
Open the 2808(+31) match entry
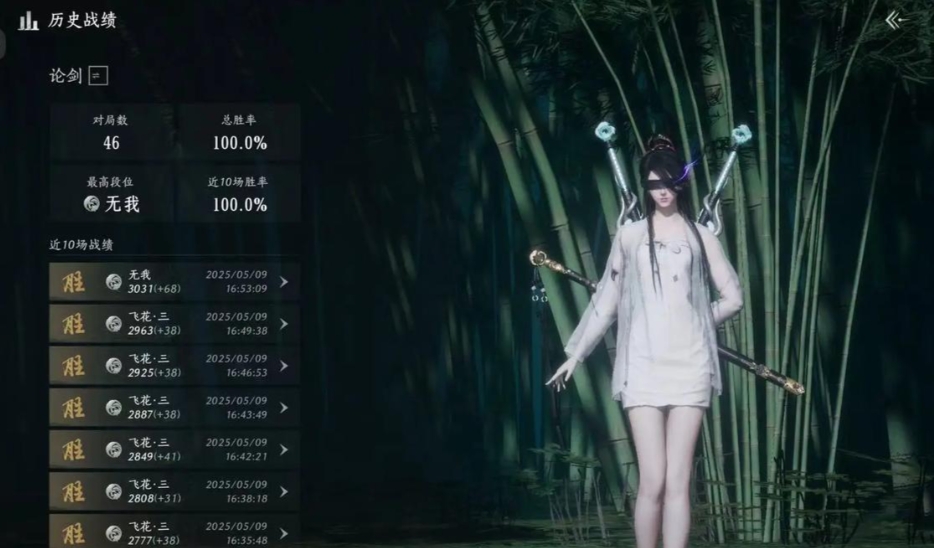point(174,492)
